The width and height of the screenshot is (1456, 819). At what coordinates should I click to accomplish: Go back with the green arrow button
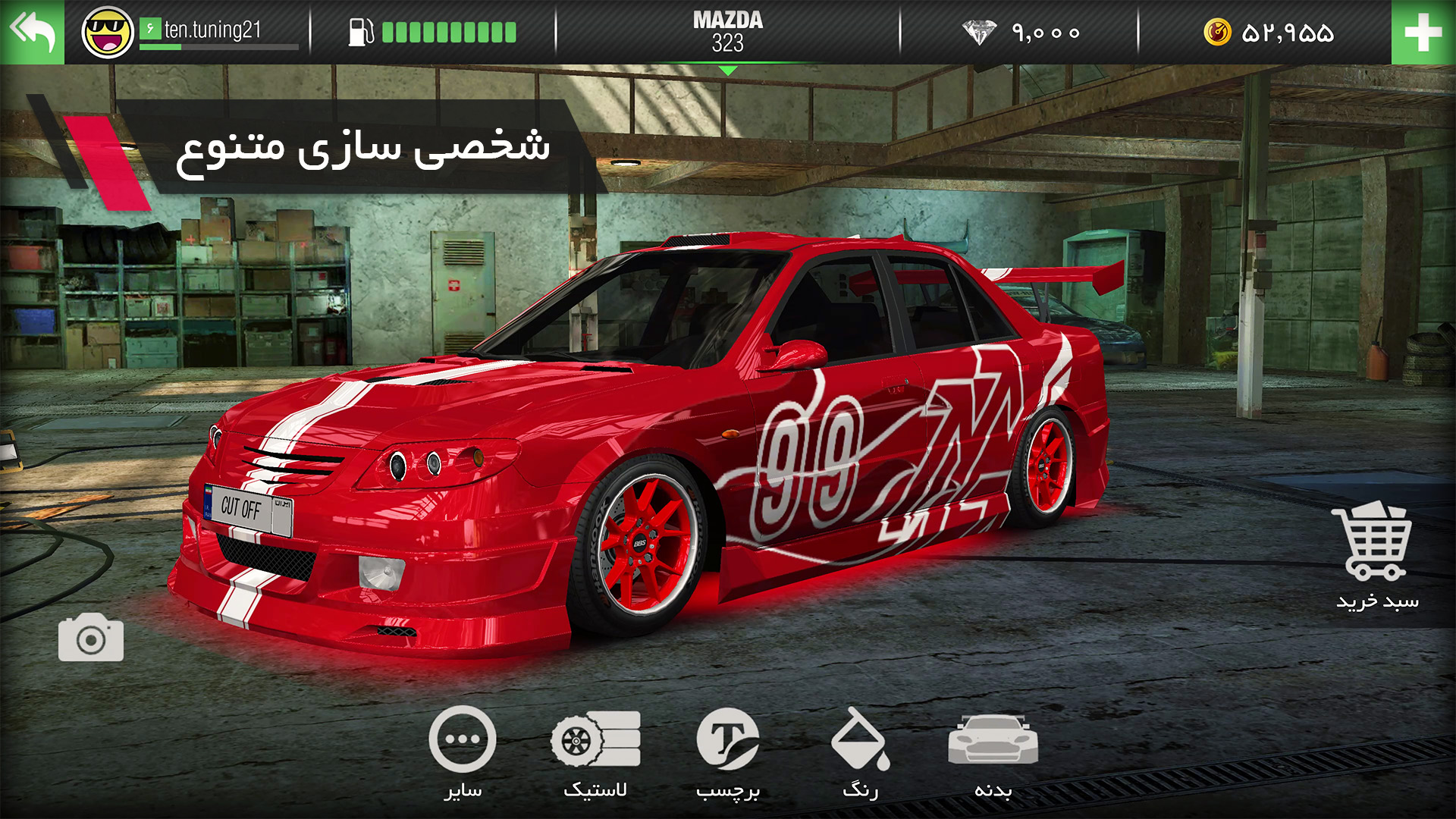33,32
